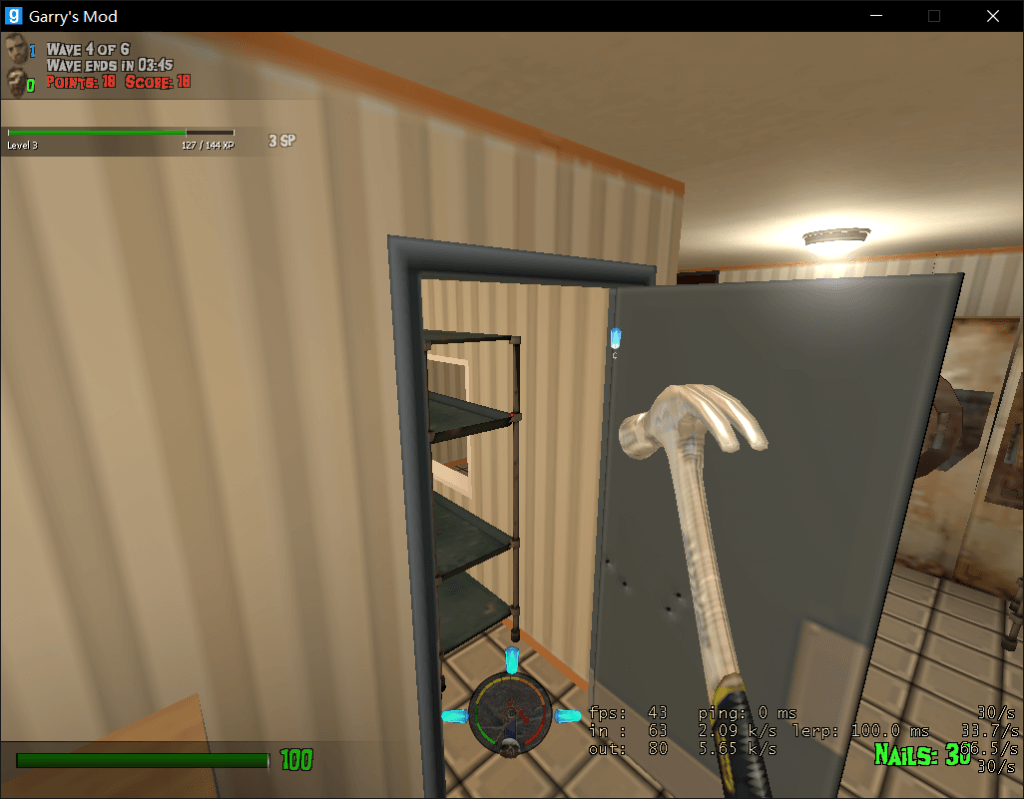Select the green zombie head icon
Viewport: 1024px width, 799px height.
pos(15,82)
